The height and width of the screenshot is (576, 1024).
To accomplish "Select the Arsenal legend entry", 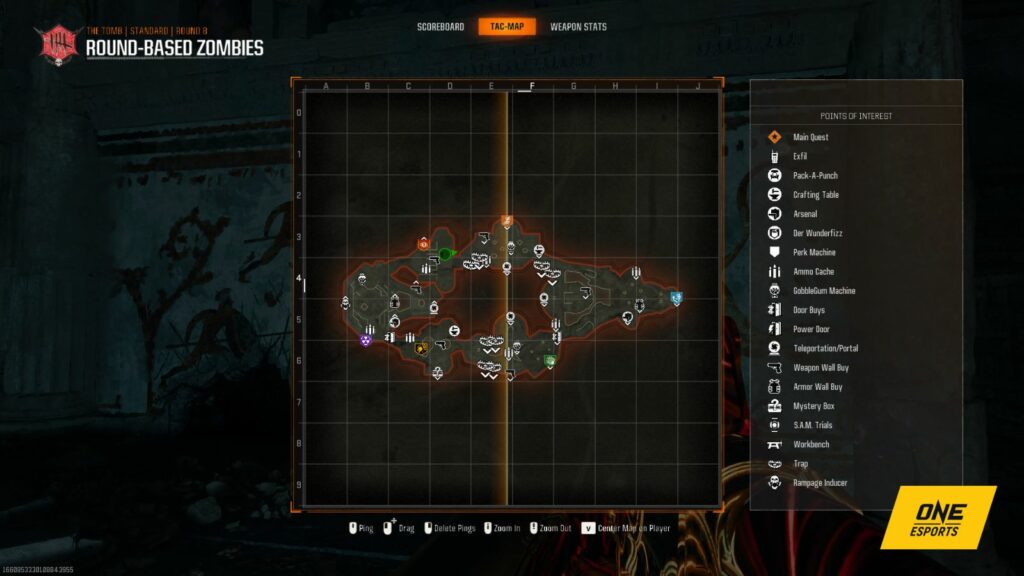I will 804,214.
